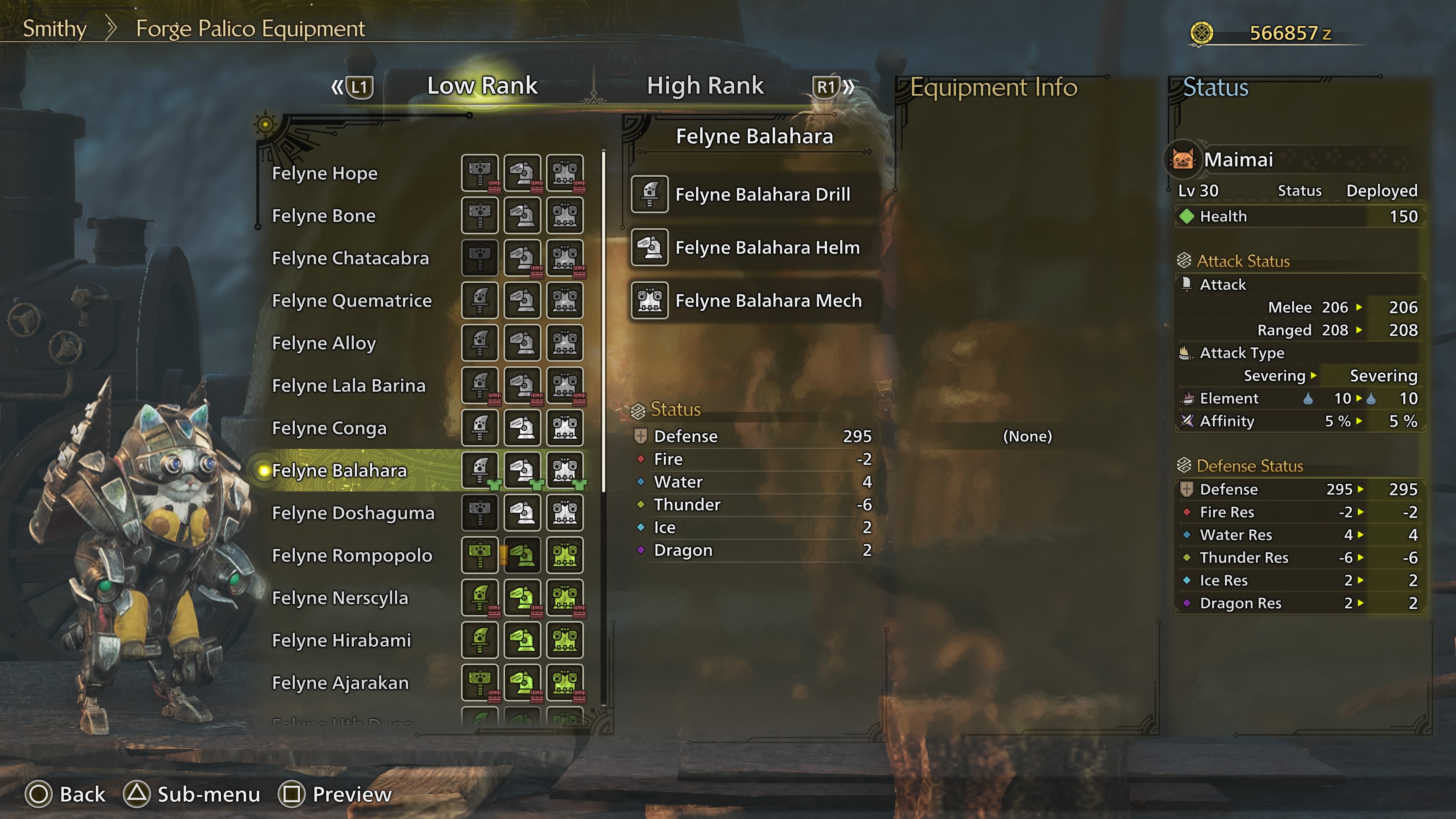Image resolution: width=1456 pixels, height=819 pixels.
Task: Pick the Felyne Chatacabra set
Action: coord(350,258)
